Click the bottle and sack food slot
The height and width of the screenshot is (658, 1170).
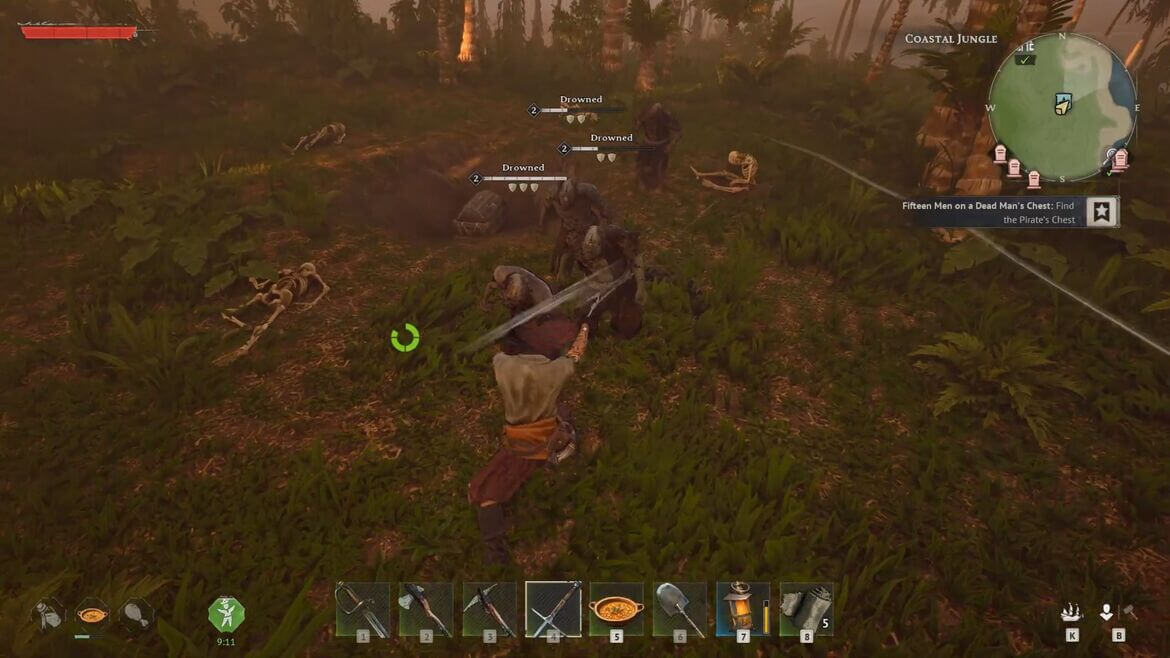click(x=48, y=613)
